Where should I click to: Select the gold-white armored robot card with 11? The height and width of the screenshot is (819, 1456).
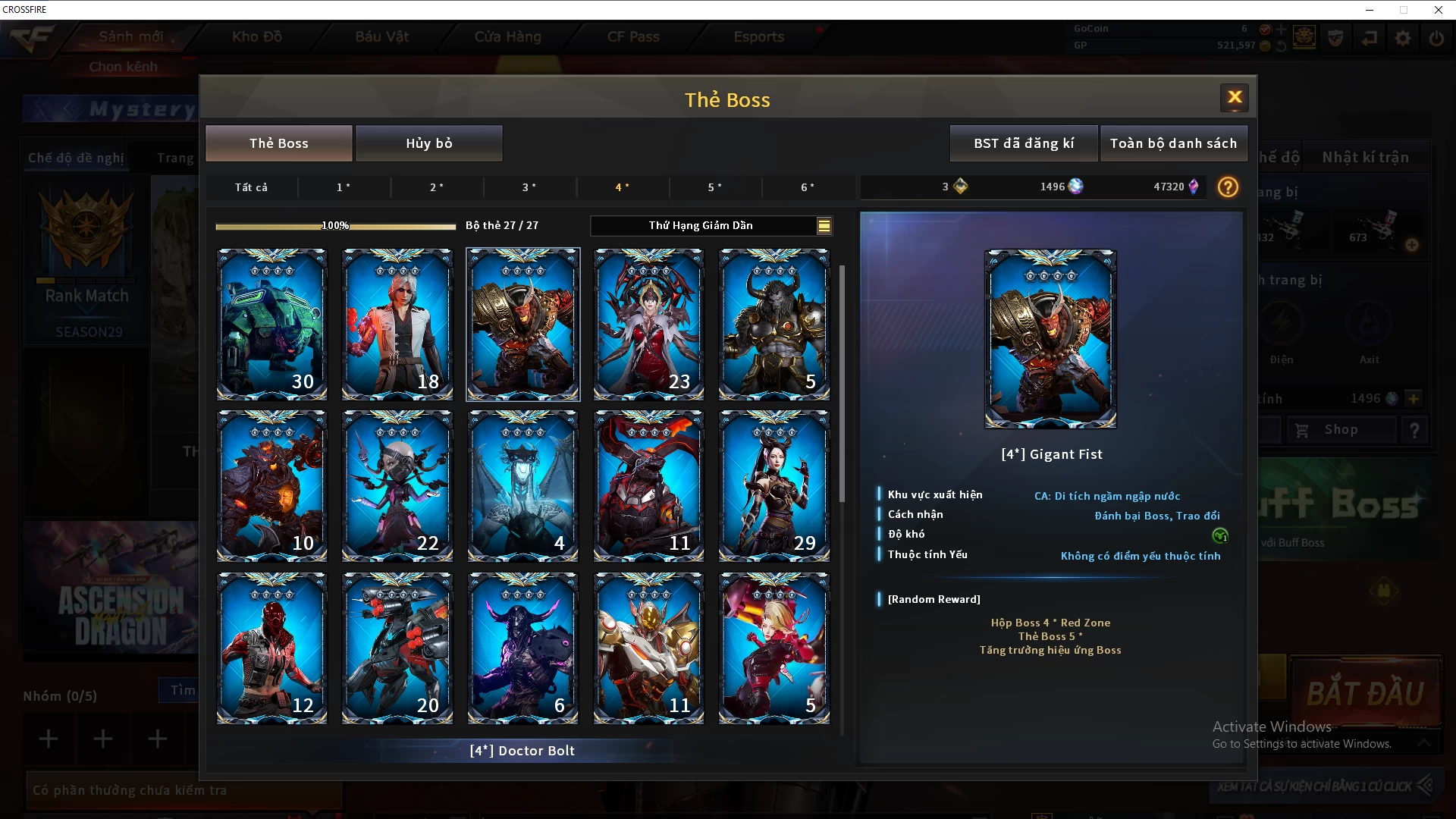point(648,648)
